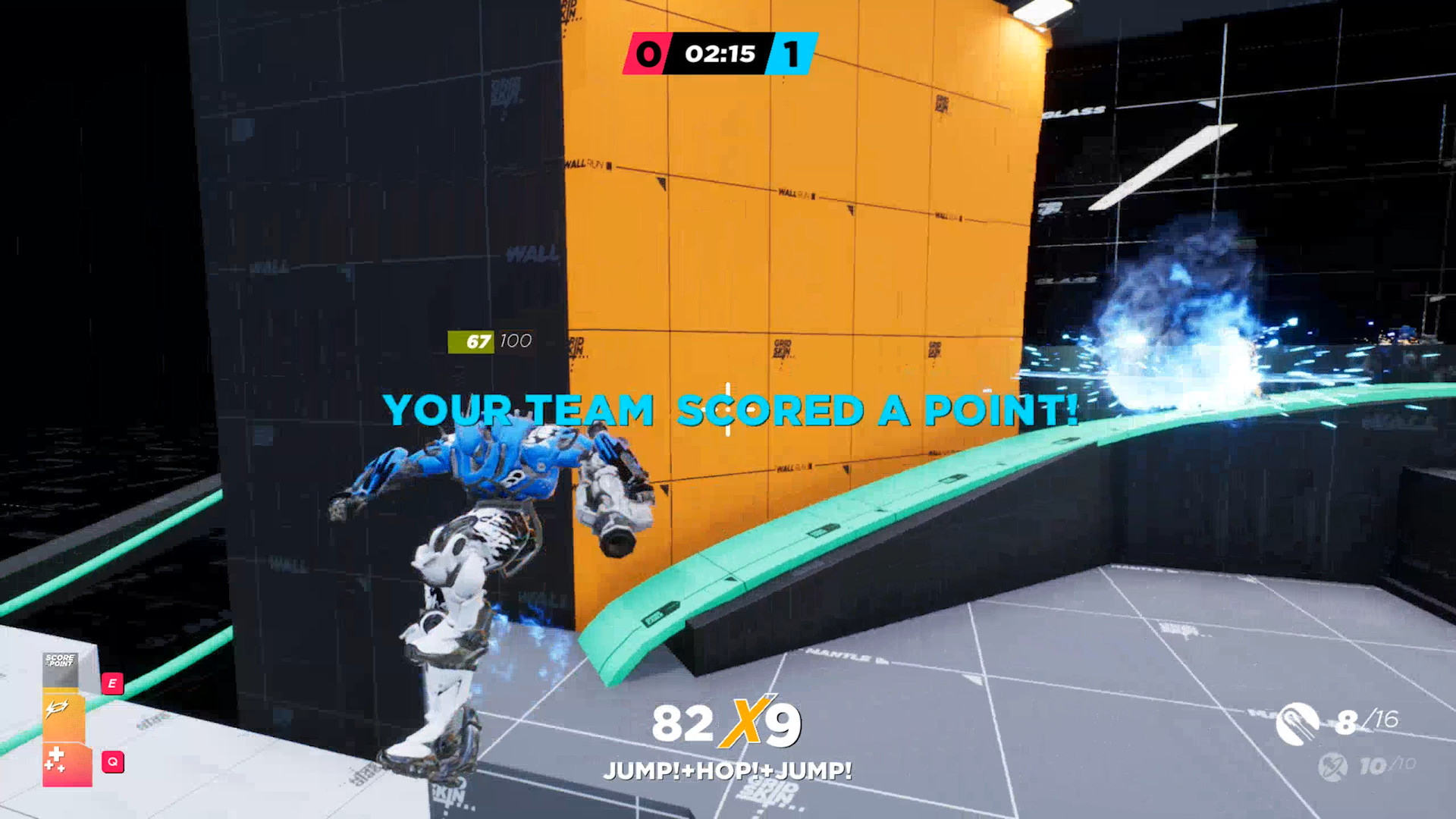Expand the JUMP!+HOP!+JUMP! trick list

click(728, 770)
